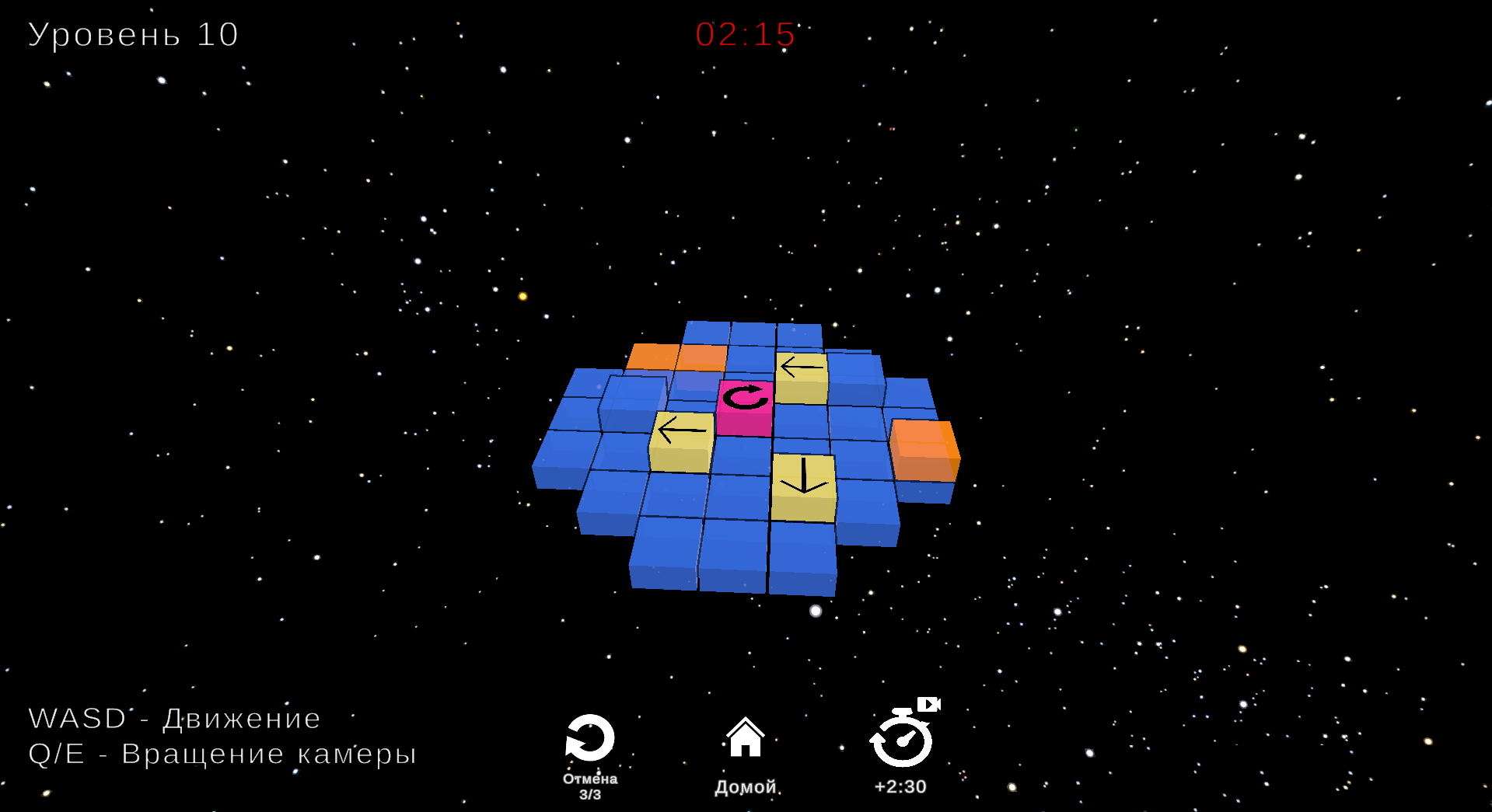Click the WASD movement hint text
1492x812 pixels.
click(173, 718)
